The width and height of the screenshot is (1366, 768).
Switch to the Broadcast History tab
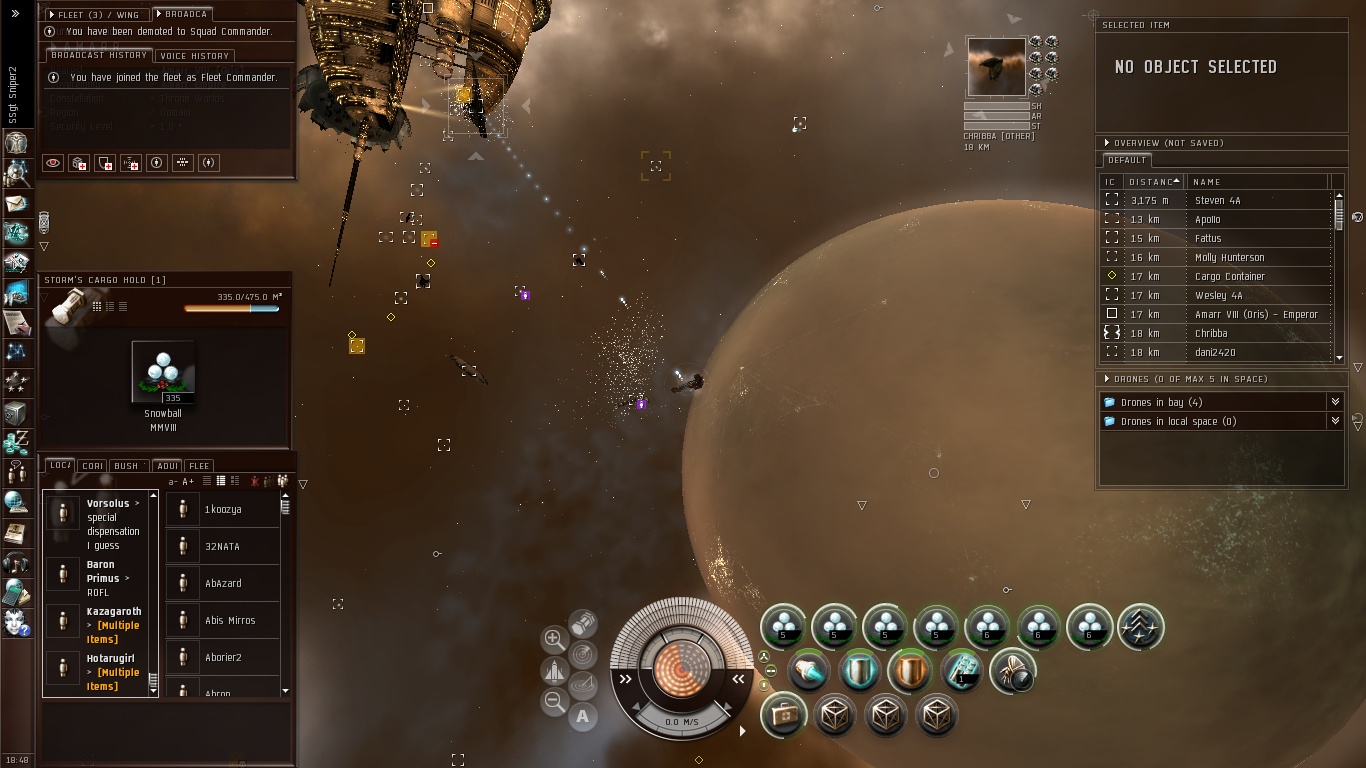(99, 56)
